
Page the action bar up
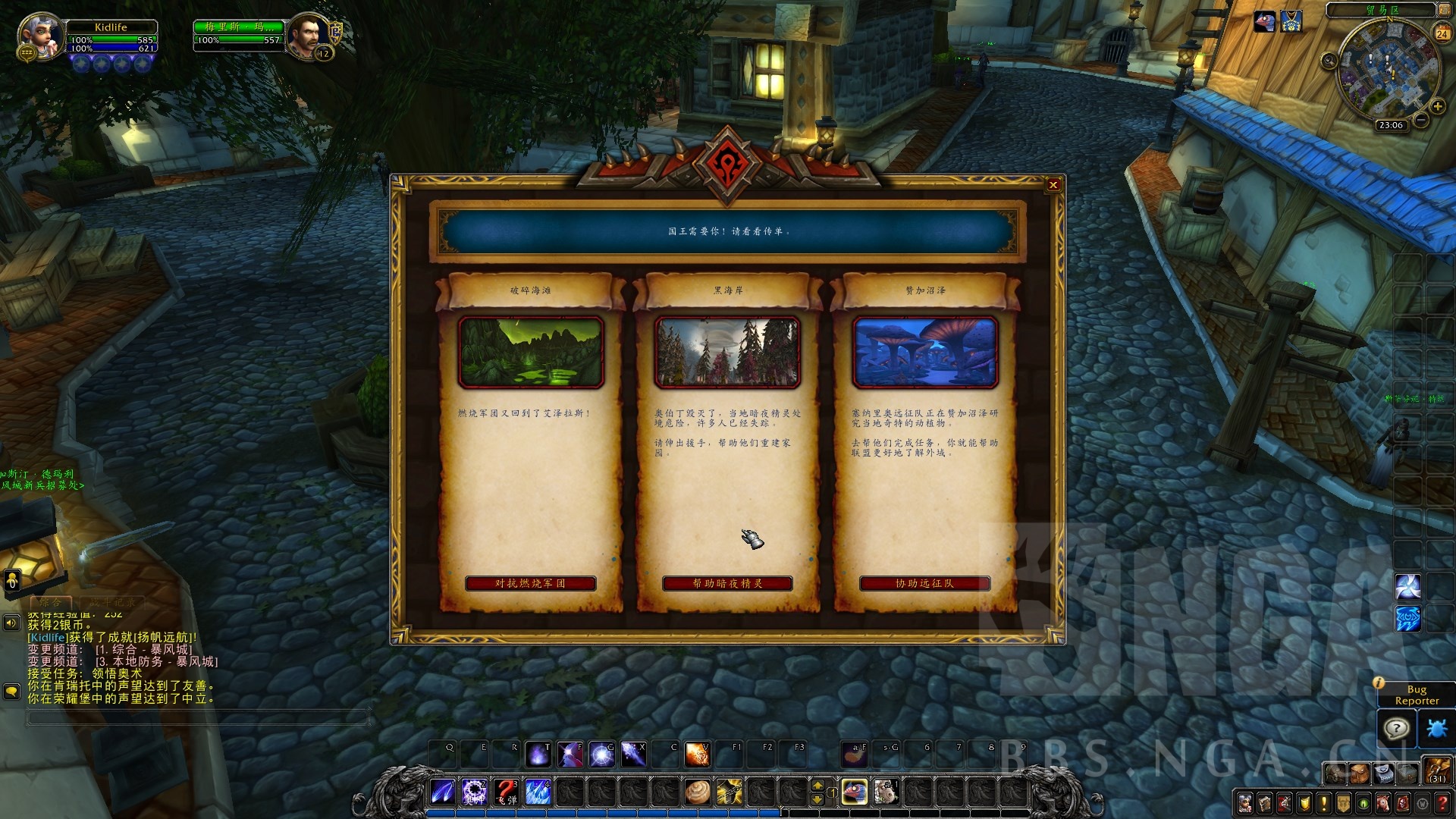[817, 786]
